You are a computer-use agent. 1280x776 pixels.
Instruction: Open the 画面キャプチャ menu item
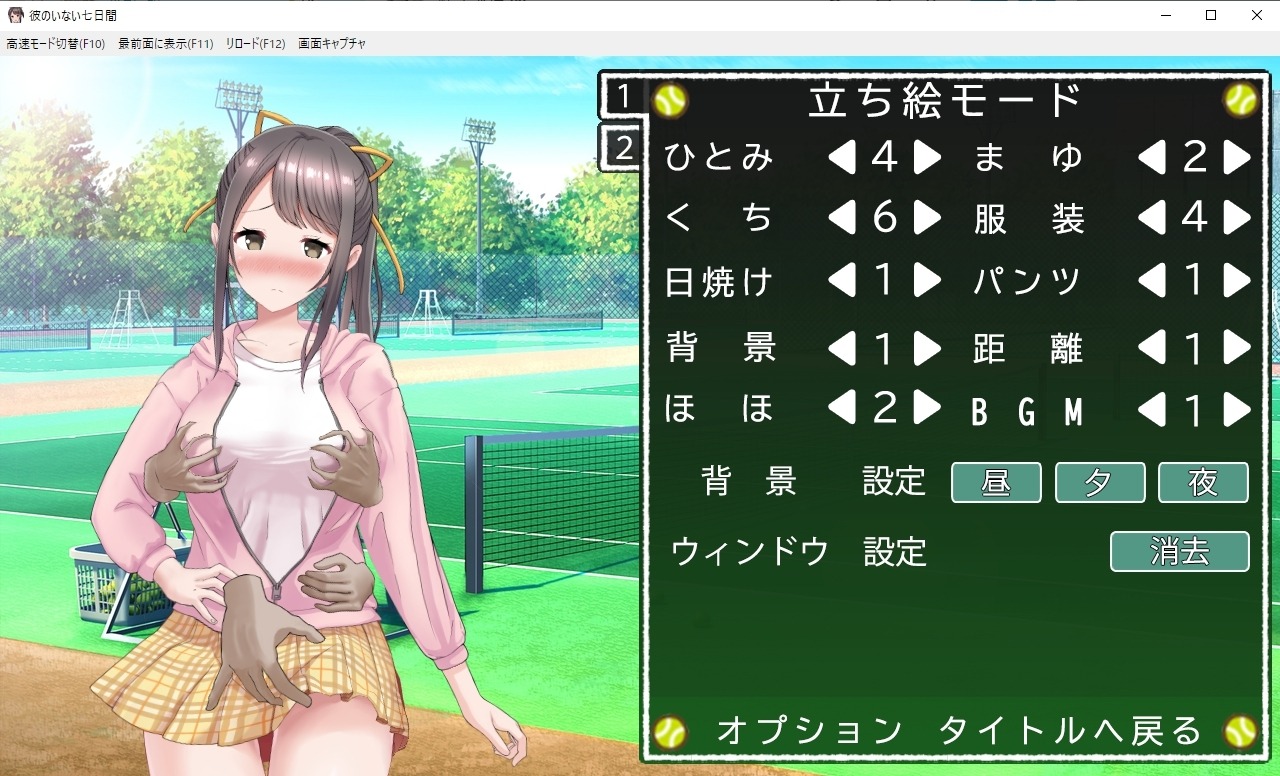click(332, 44)
